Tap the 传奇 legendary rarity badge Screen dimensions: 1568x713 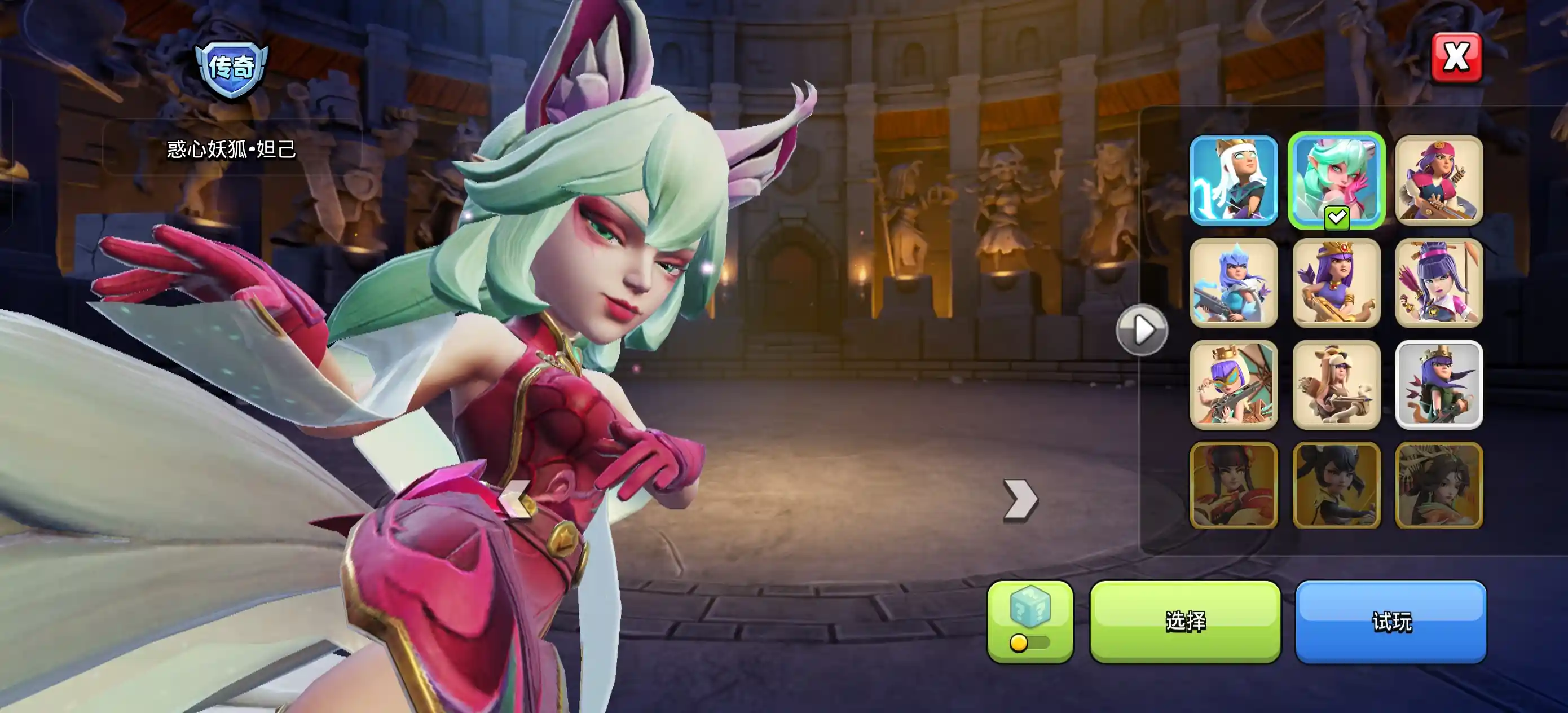pyautogui.click(x=231, y=69)
